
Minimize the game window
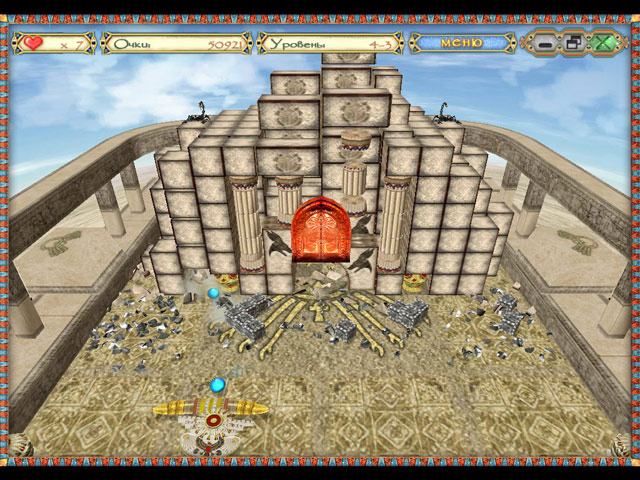(x=545, y=43)
